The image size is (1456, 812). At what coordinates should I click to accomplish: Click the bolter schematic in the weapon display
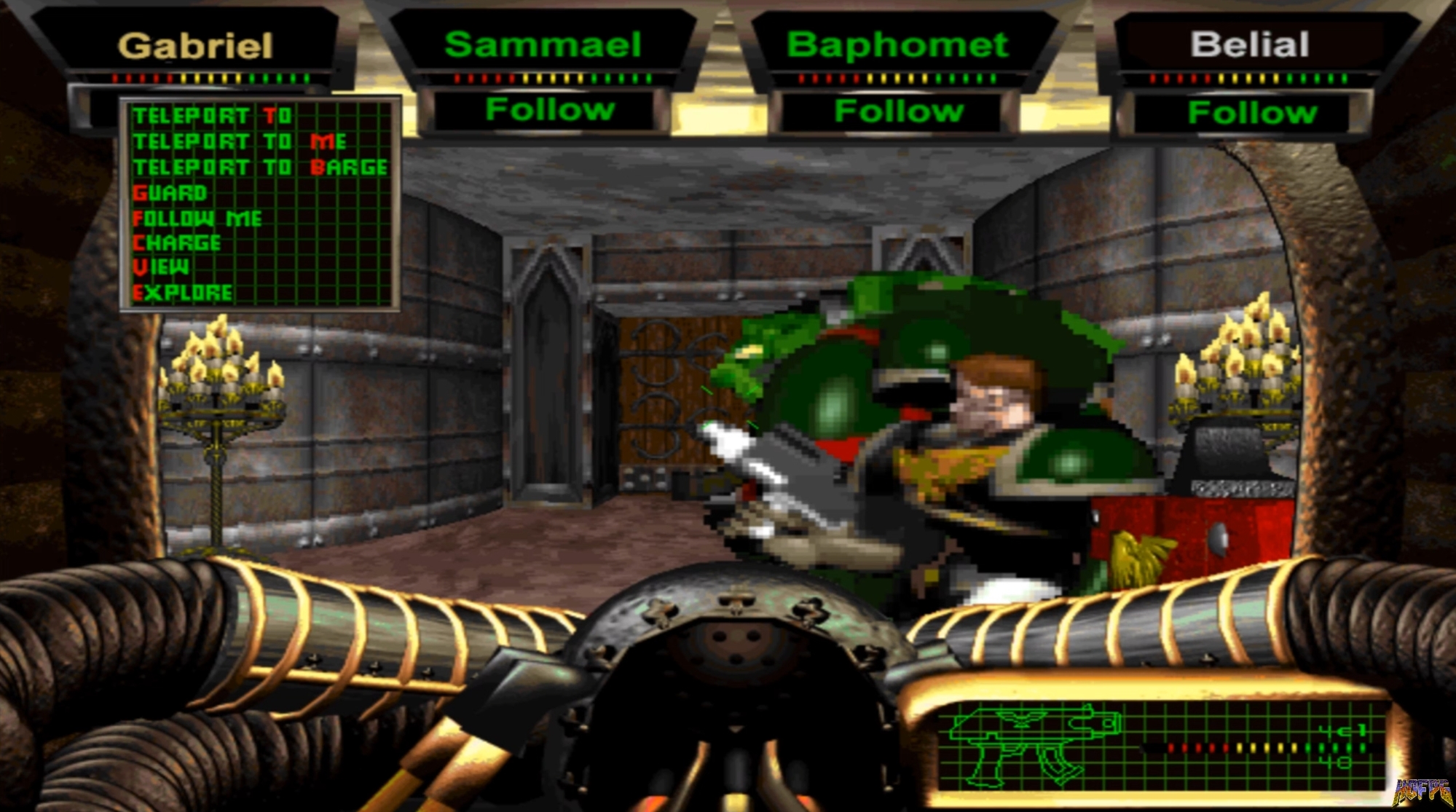coord(1034,743)
